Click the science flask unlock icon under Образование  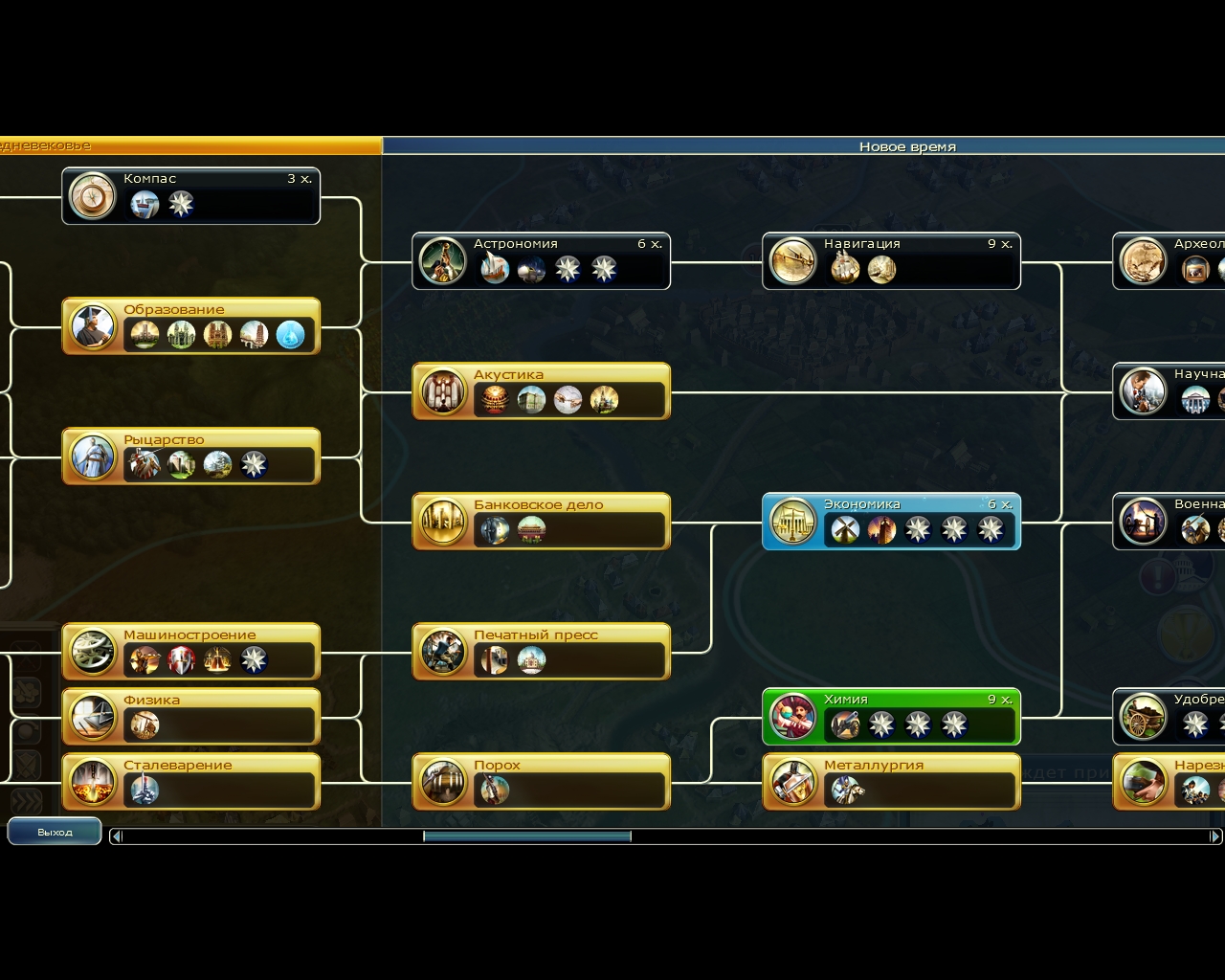[x=292, y=333]
